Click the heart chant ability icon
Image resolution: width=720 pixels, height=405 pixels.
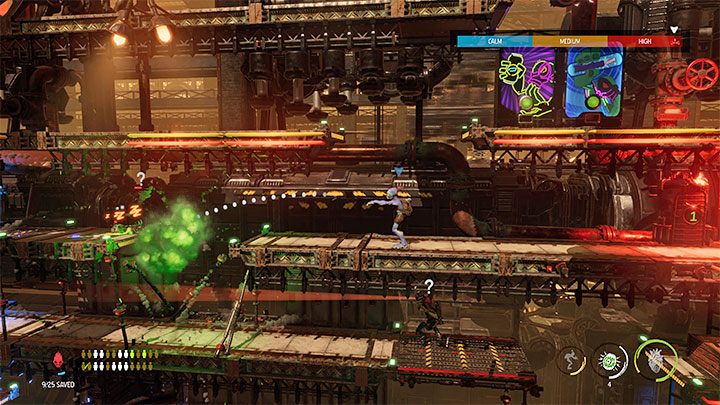pos(656,361)
